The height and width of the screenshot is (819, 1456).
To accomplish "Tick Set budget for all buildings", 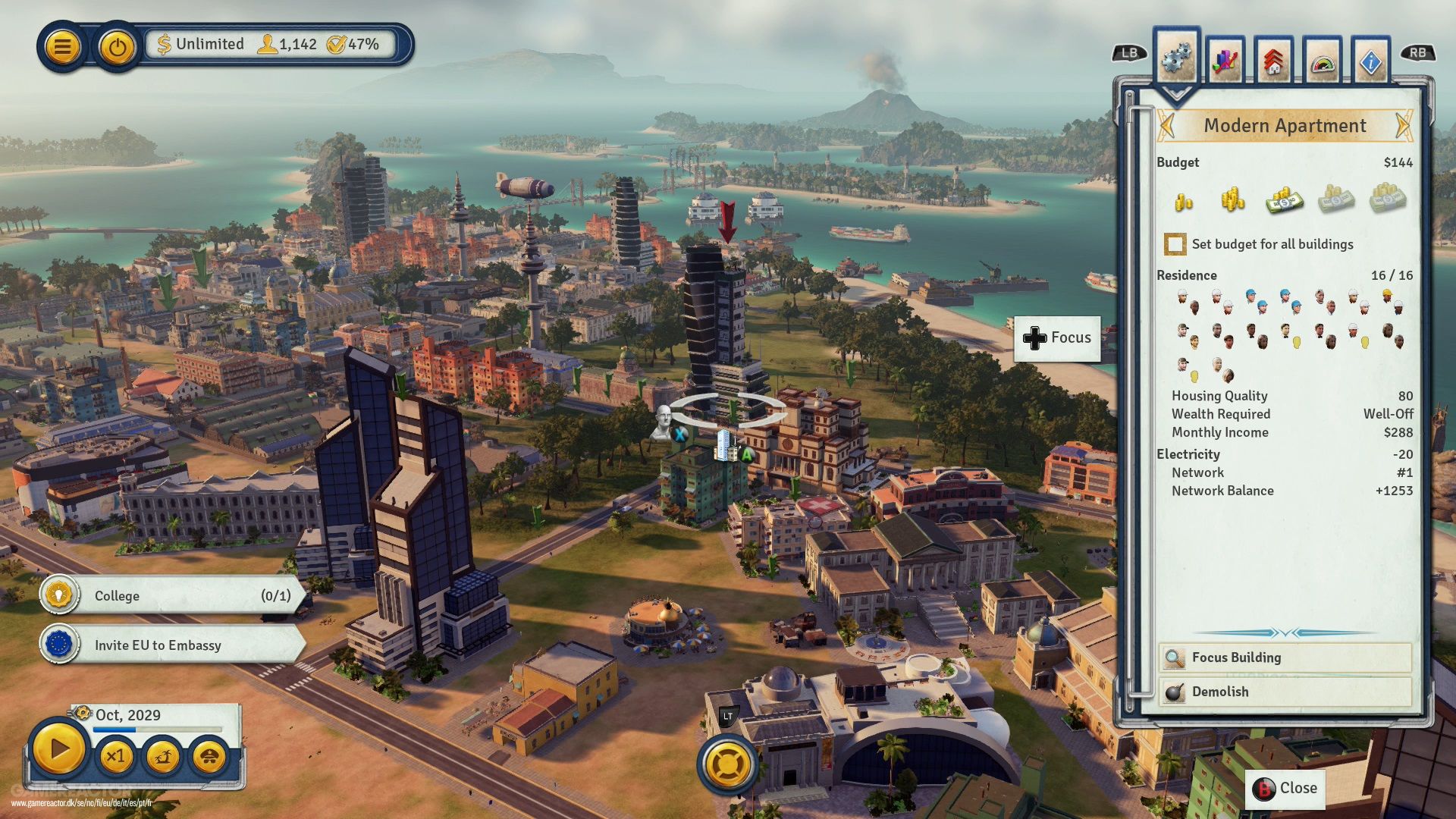I will tap(1175, 244).
